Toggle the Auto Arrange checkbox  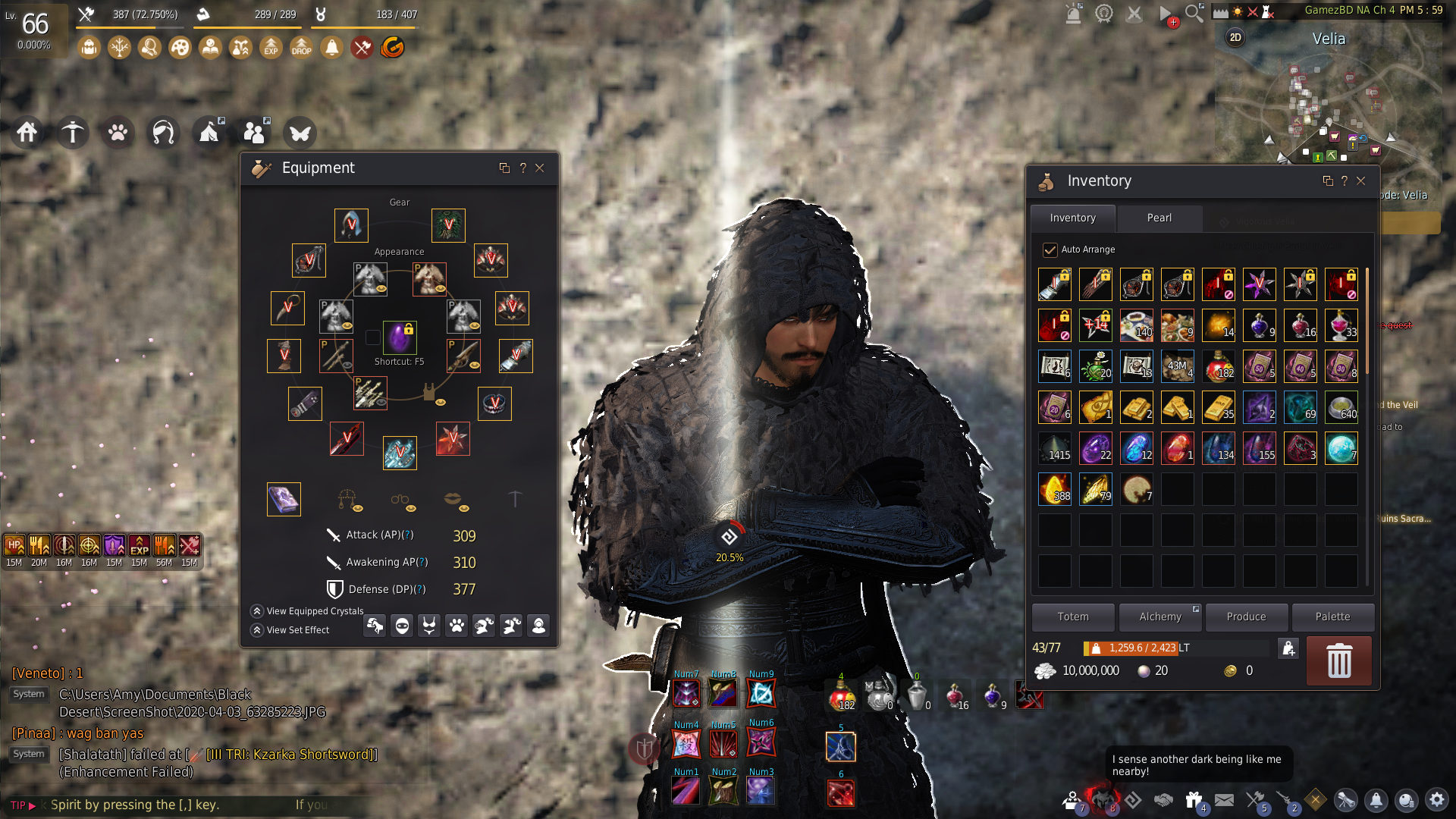click(x=1050, y=249)
